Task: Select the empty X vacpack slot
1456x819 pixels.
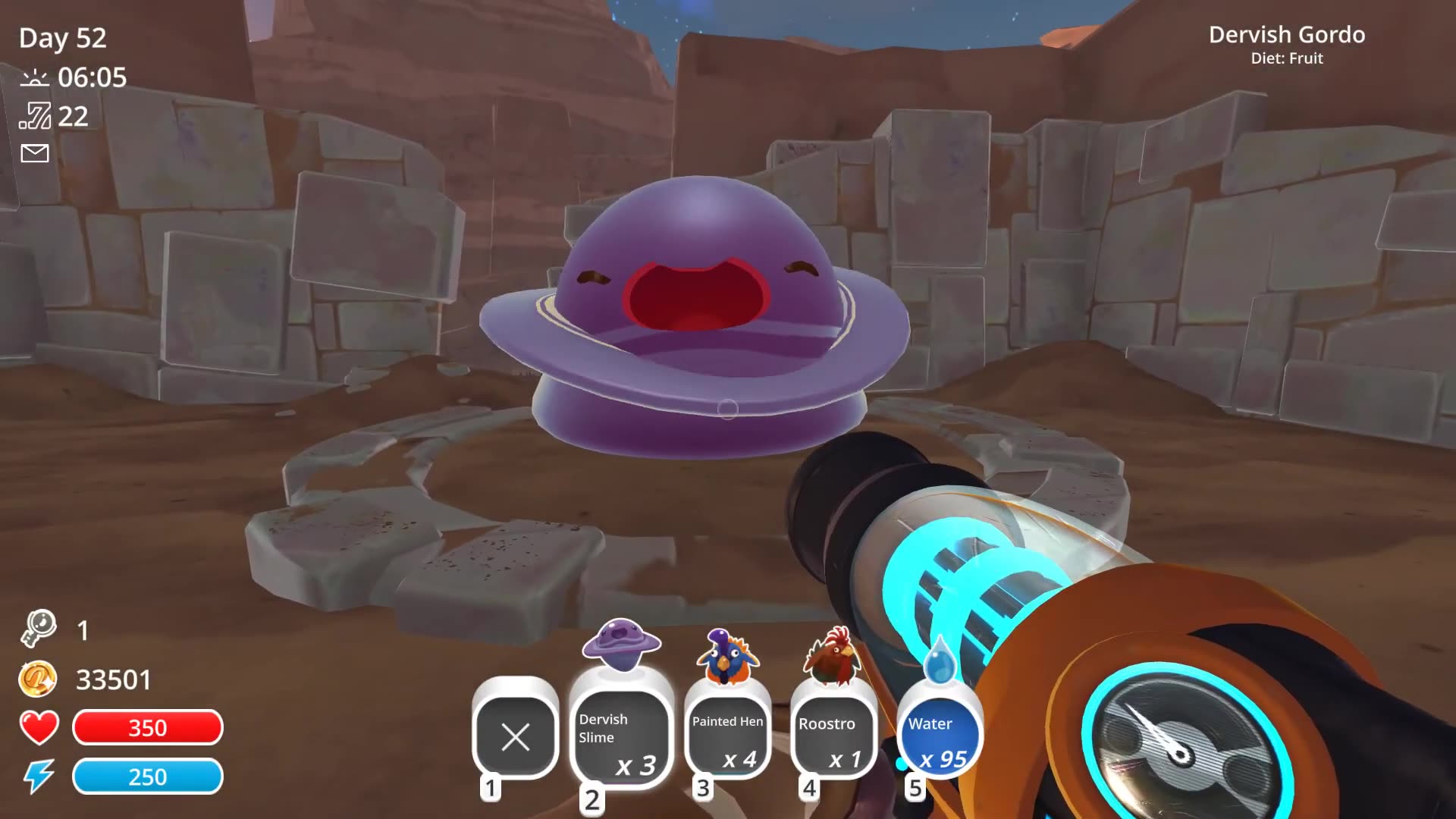Action: 516,737
